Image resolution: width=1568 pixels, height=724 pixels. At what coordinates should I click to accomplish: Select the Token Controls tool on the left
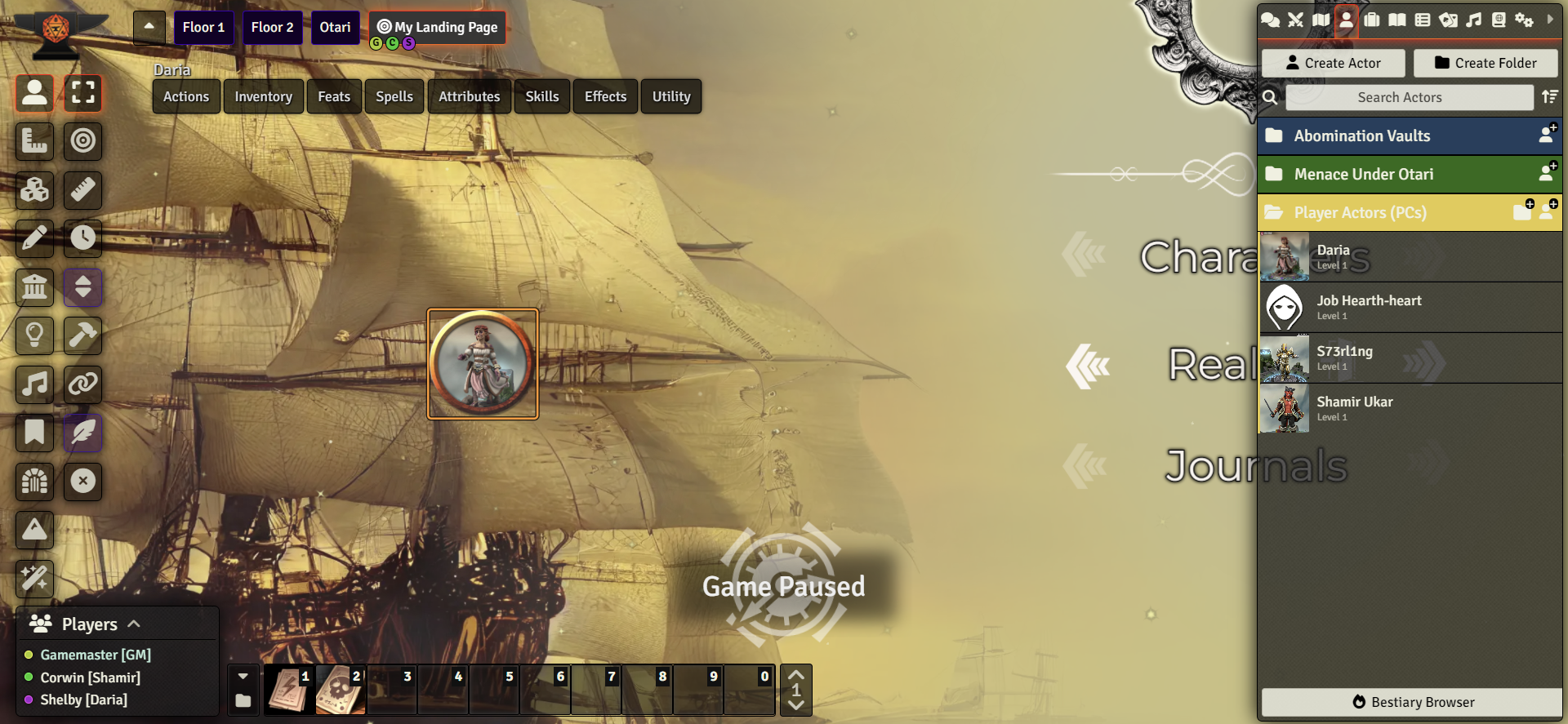pos(34,93)
